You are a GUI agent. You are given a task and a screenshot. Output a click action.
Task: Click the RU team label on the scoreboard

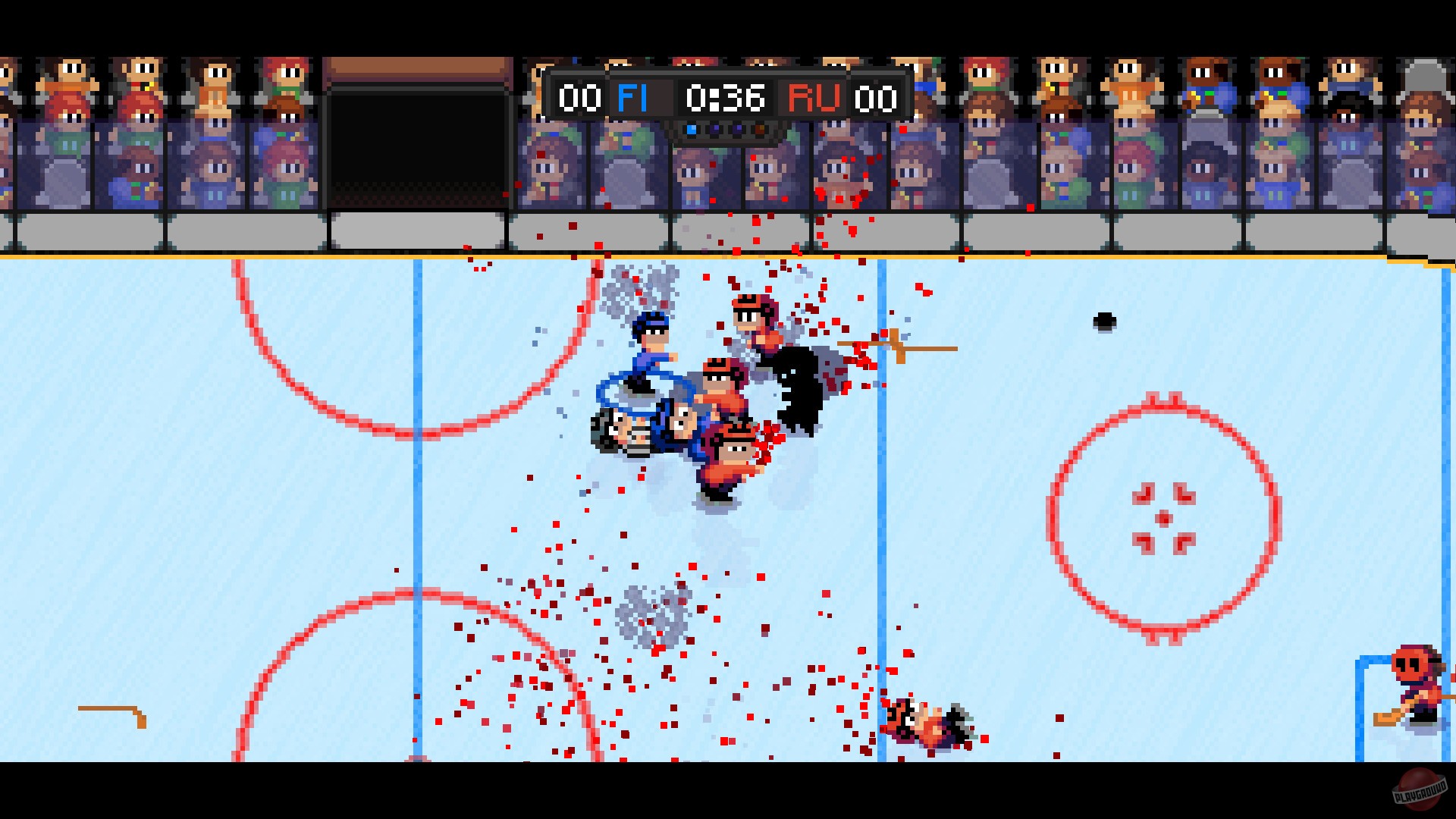click(x=814, y=97)
